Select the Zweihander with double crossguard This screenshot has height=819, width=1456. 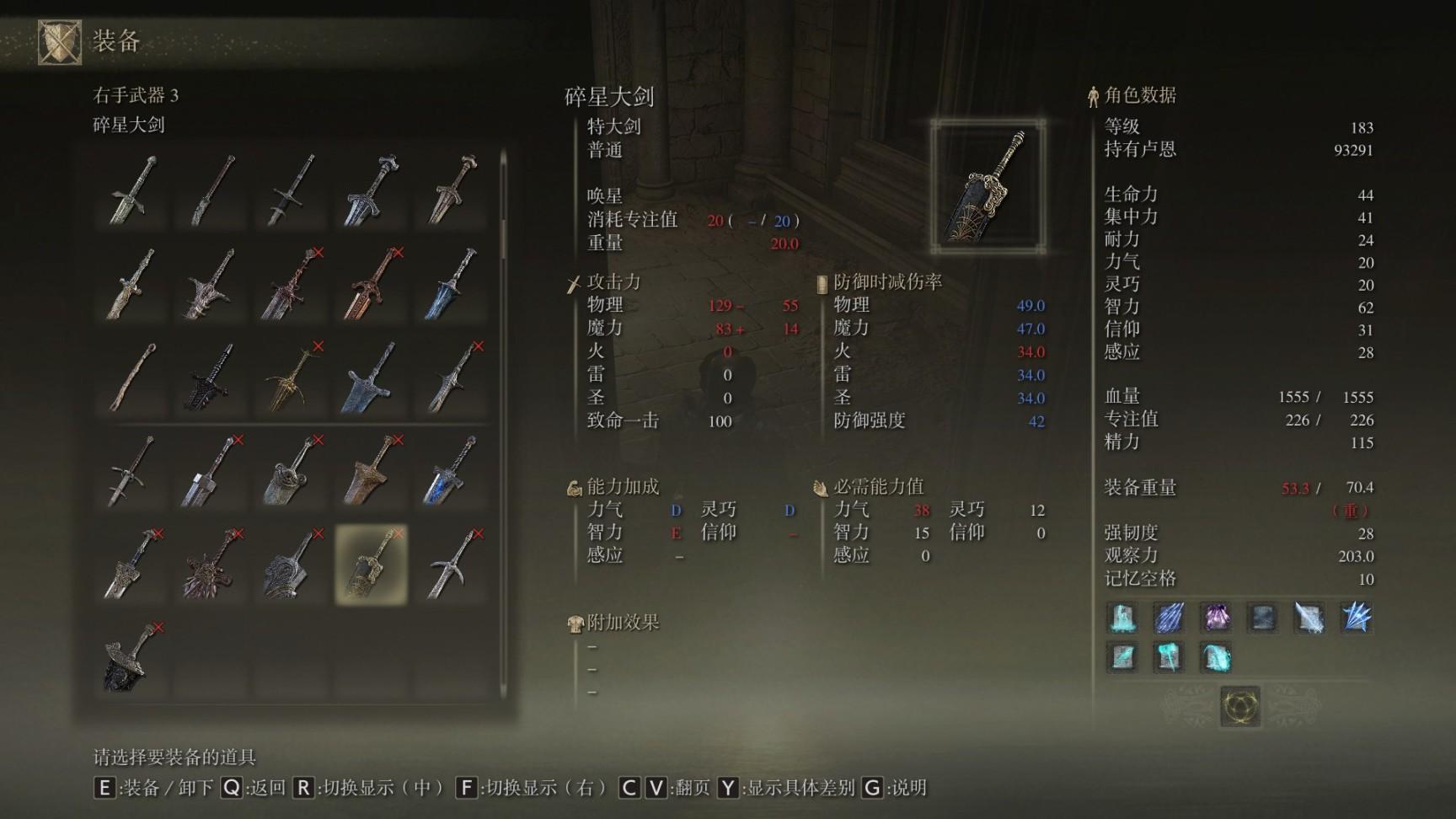coord(131,472)
